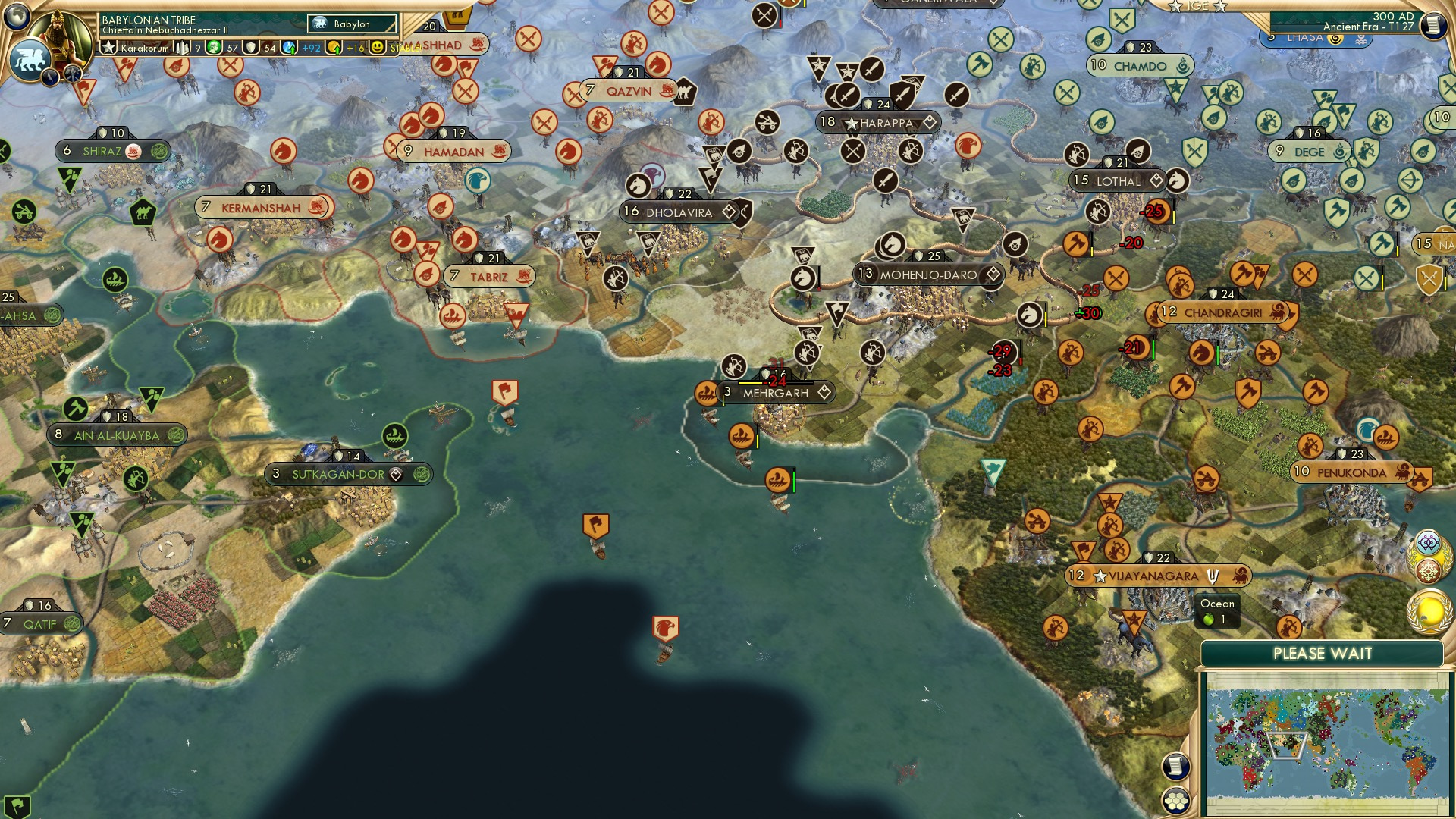Click the STABLE happiness smiley indicator
The width and height of the screenshot is (1456, 819).
pyautogui.click(x=377, y=47)
